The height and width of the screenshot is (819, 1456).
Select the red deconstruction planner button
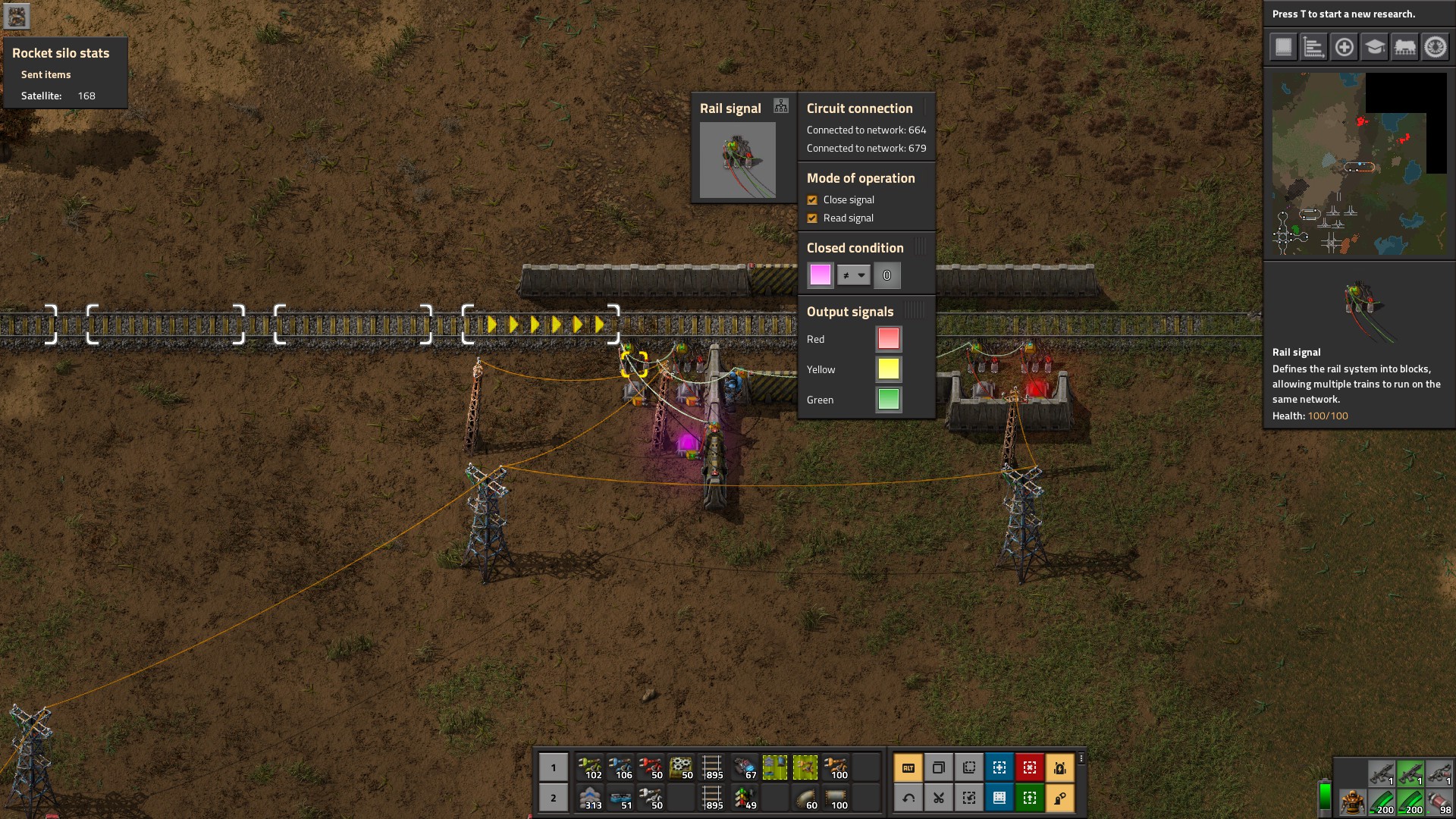coord(1029,767)
